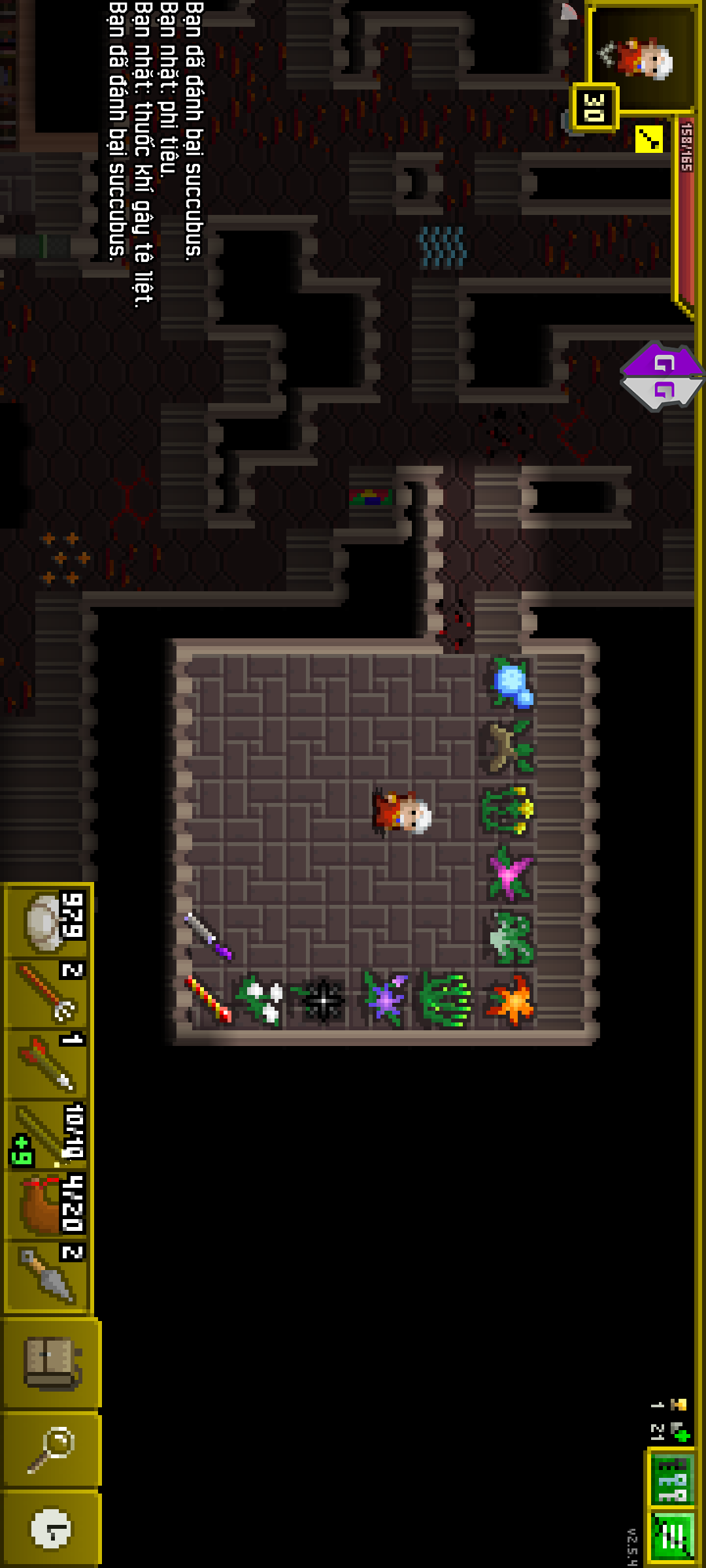Select the throwing spike quickslot
This screenshot has width=706, height=1568.
pyautogui.click(x=49, y=1276)
